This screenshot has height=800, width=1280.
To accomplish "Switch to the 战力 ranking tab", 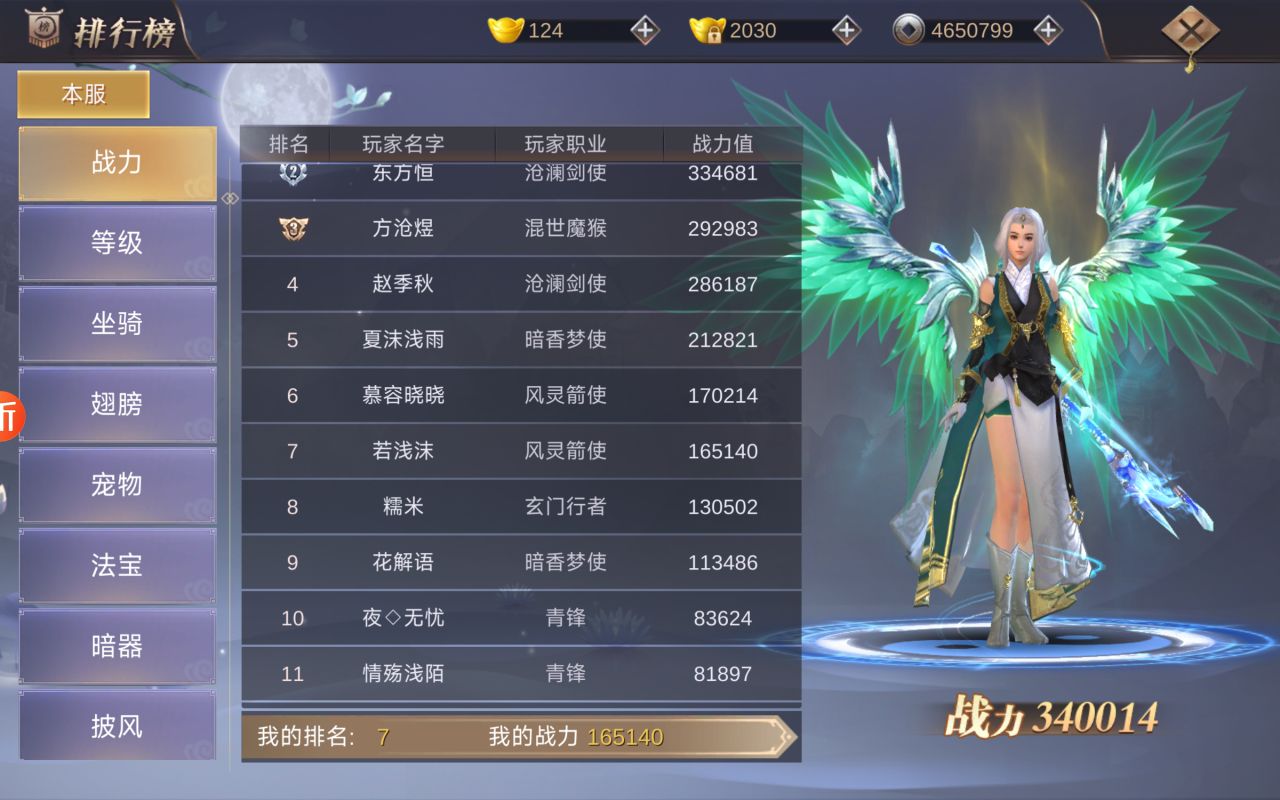I will tap(117, 163).
